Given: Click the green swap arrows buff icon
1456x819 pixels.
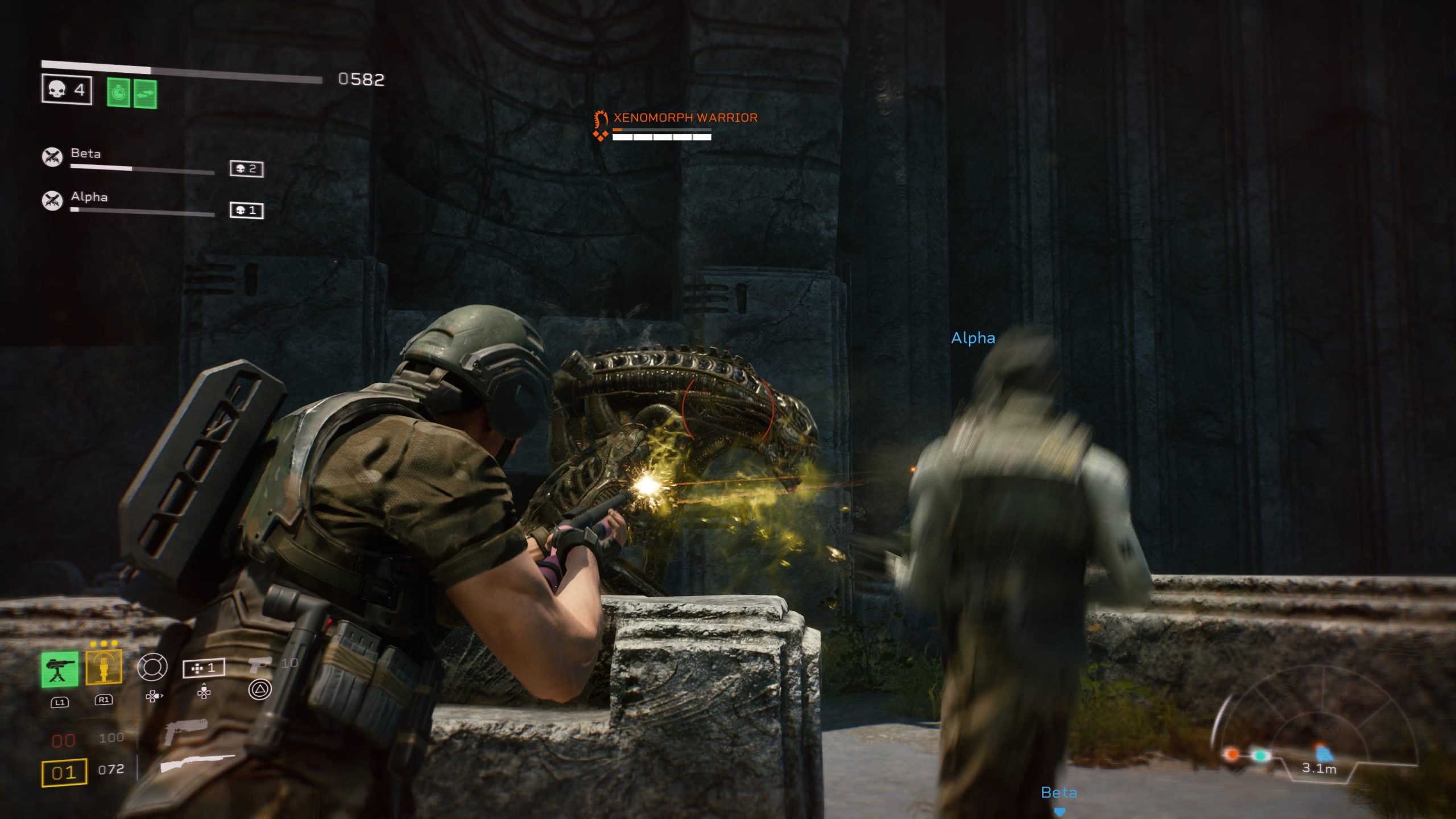Looking at the screenshot, I should [x=146, y=93].
